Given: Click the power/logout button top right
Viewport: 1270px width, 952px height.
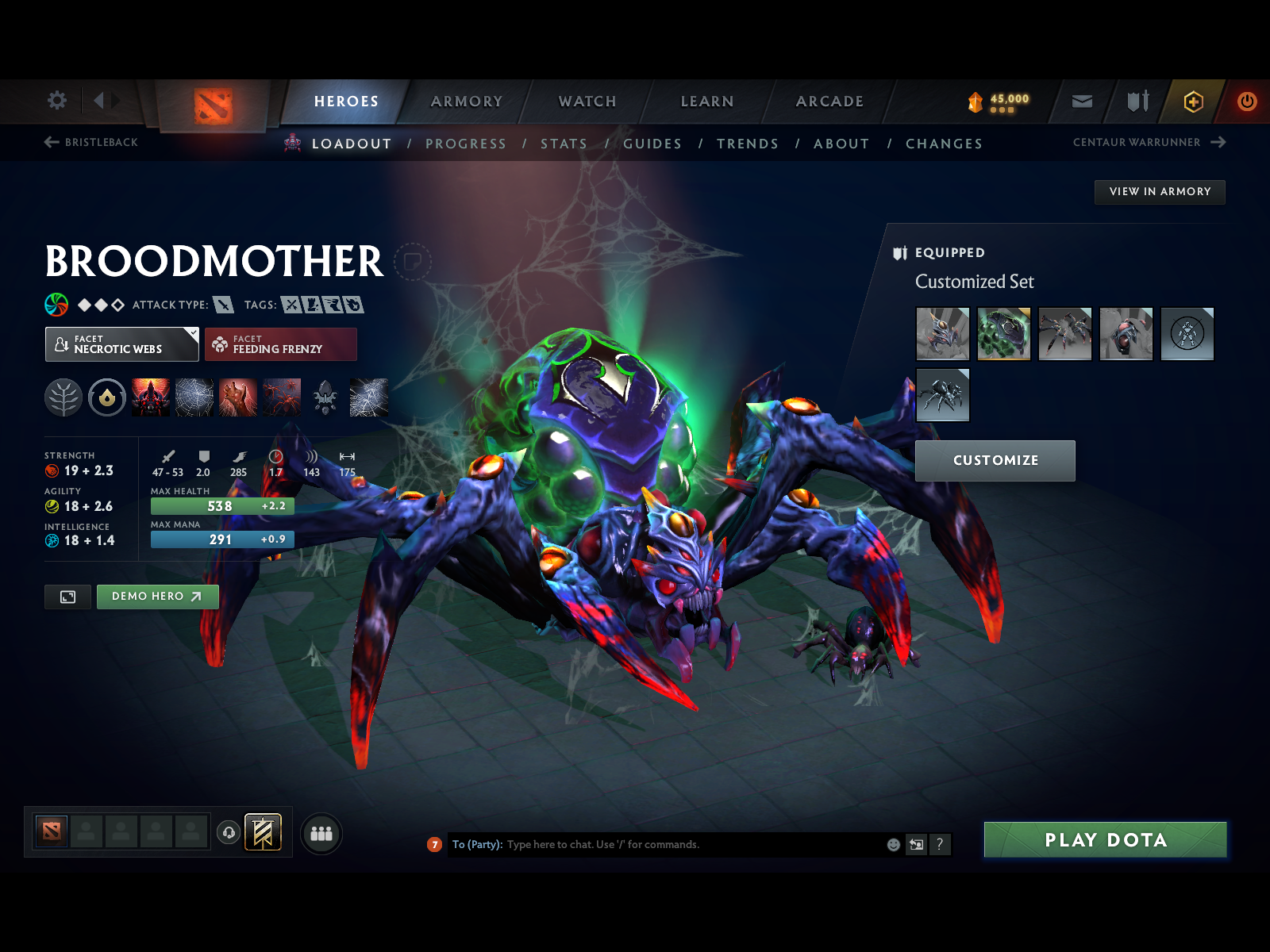Looking at the screenshot, I should (x=1245, y=102).
